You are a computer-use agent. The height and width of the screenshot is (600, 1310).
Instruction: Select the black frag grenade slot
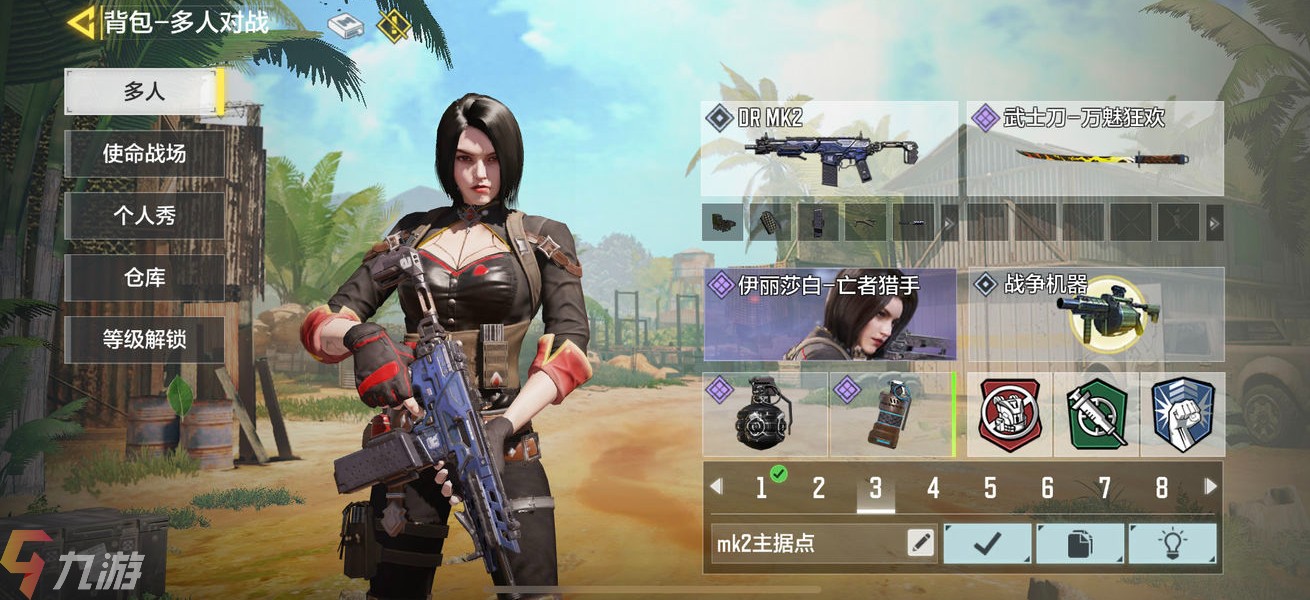[765, 415]
